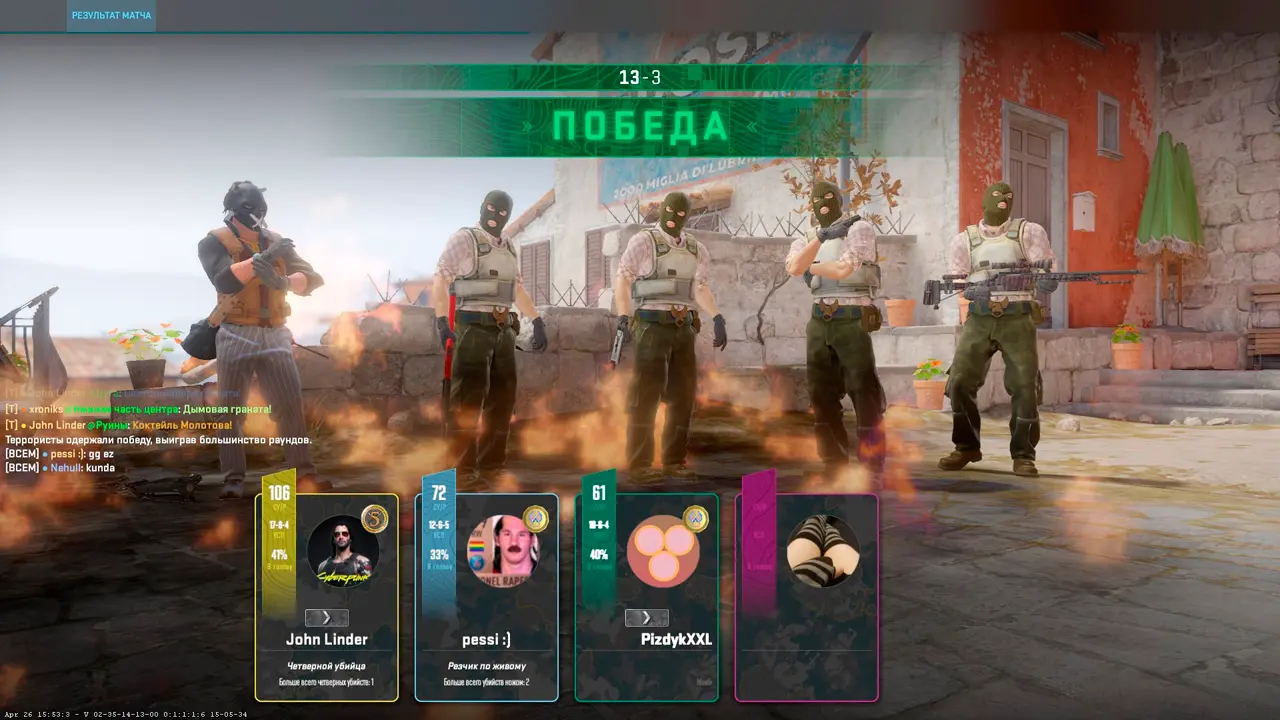This screenshot has width=1280, height=720.
Task: Open the striped-socks avatar on the pink card
Action: pyautogui.click(x=822, y=551)
